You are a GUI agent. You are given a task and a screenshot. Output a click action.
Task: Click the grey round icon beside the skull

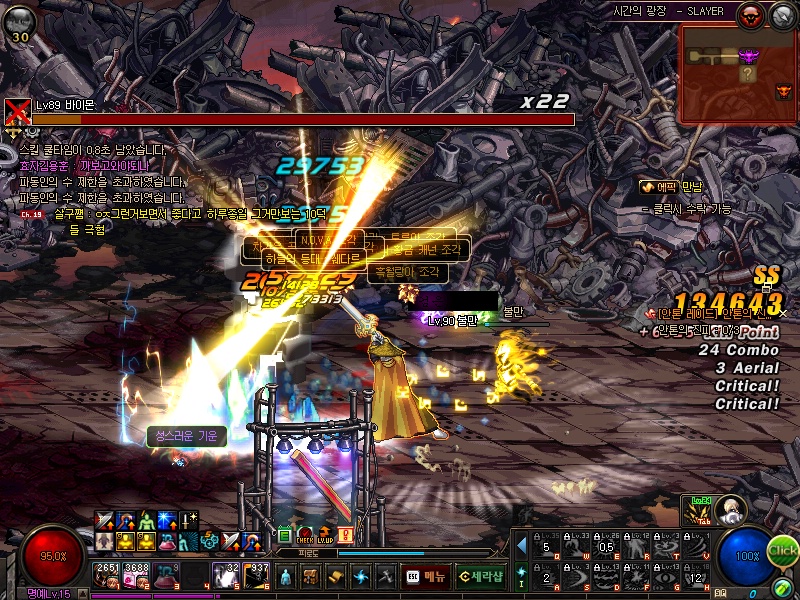click(x=780, y=14)
